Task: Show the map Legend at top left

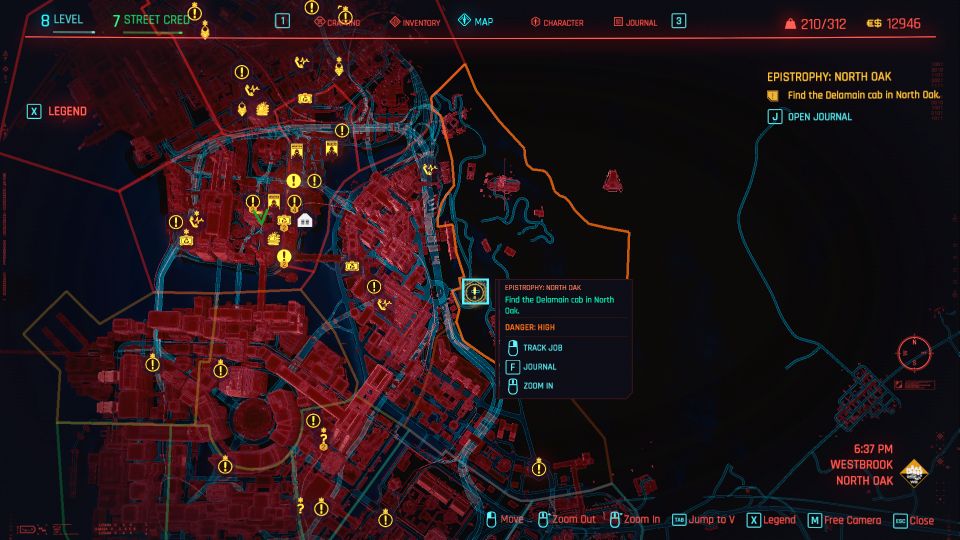Action: pos(59,111)
